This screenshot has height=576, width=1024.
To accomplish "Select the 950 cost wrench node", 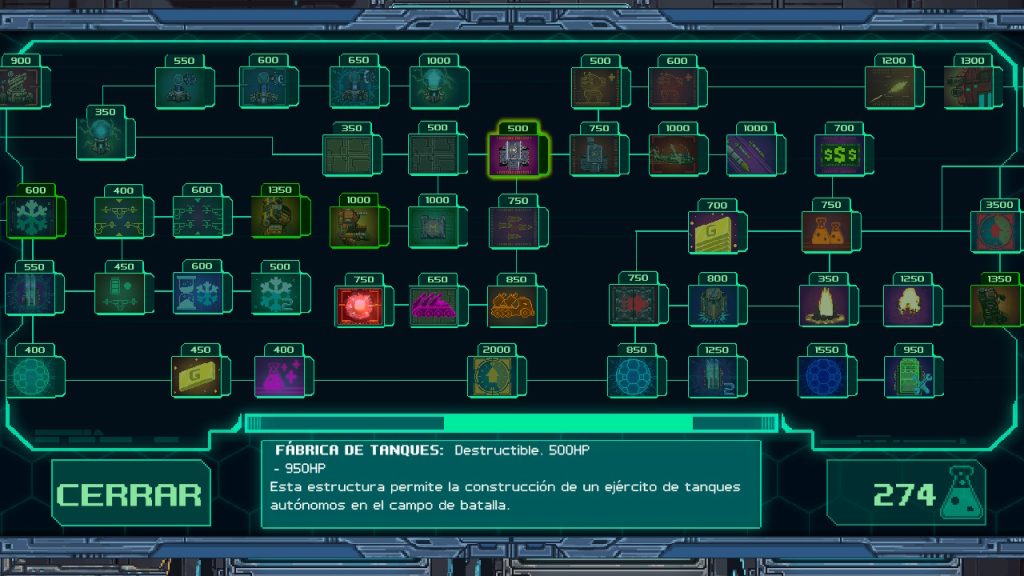I will [910, 377].
